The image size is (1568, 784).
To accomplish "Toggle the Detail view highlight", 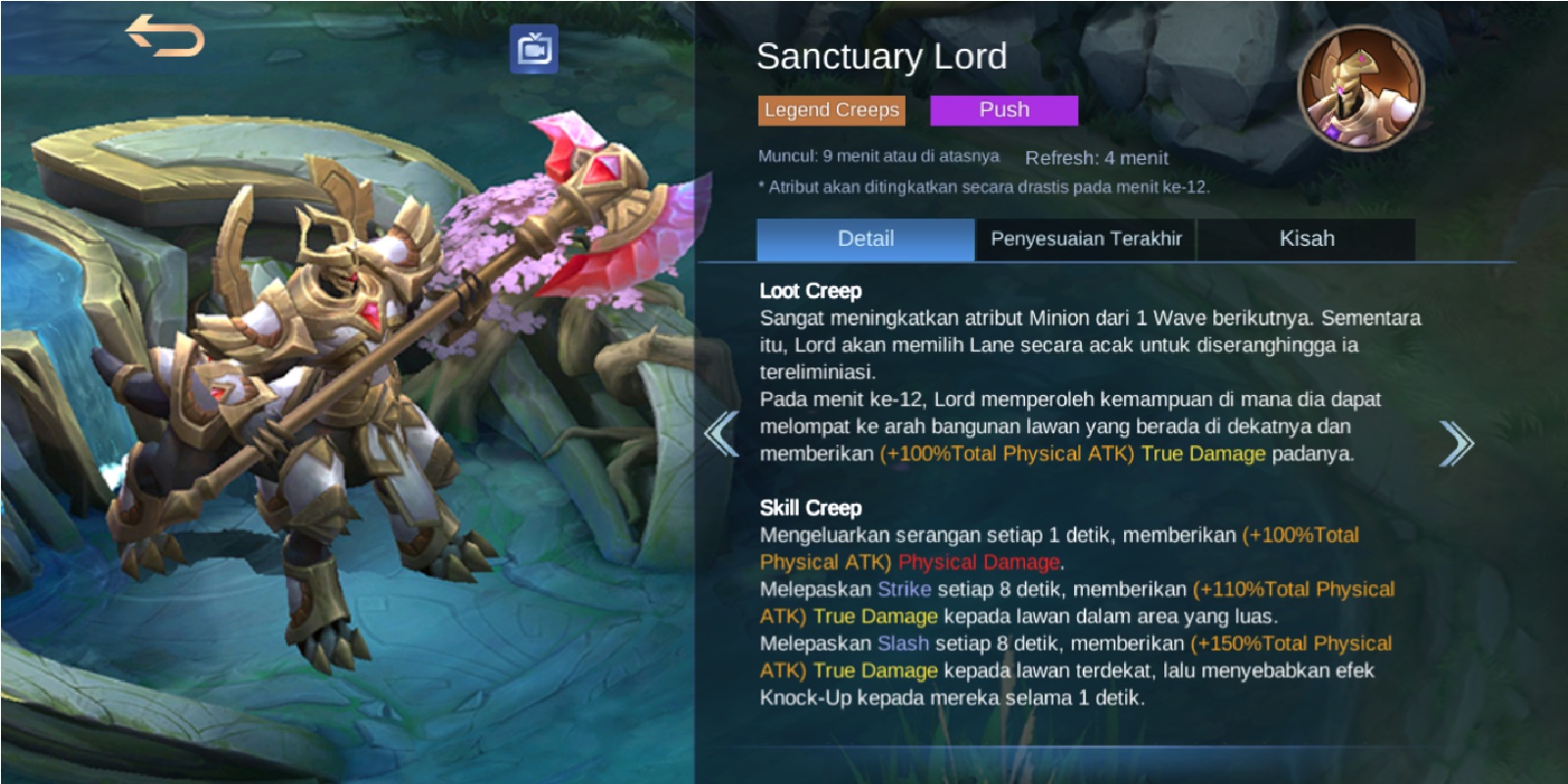I will click(866, 238).
